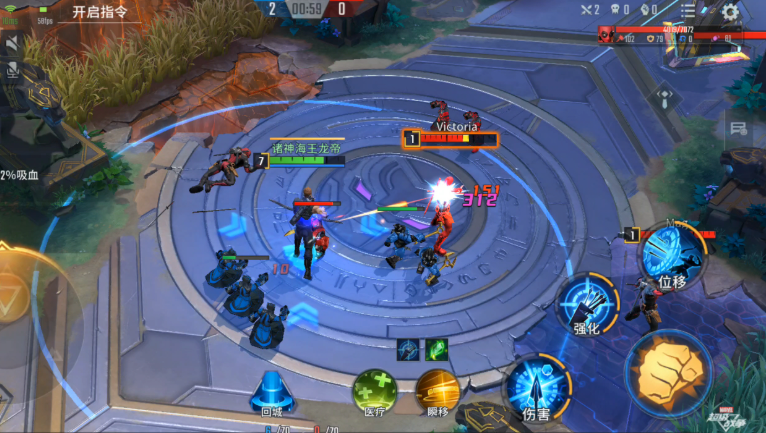Toggle the microphone icon
Image resolution: width=766 pixels, height=433 pixels.
pyautogui.click(x=13, y=69)
